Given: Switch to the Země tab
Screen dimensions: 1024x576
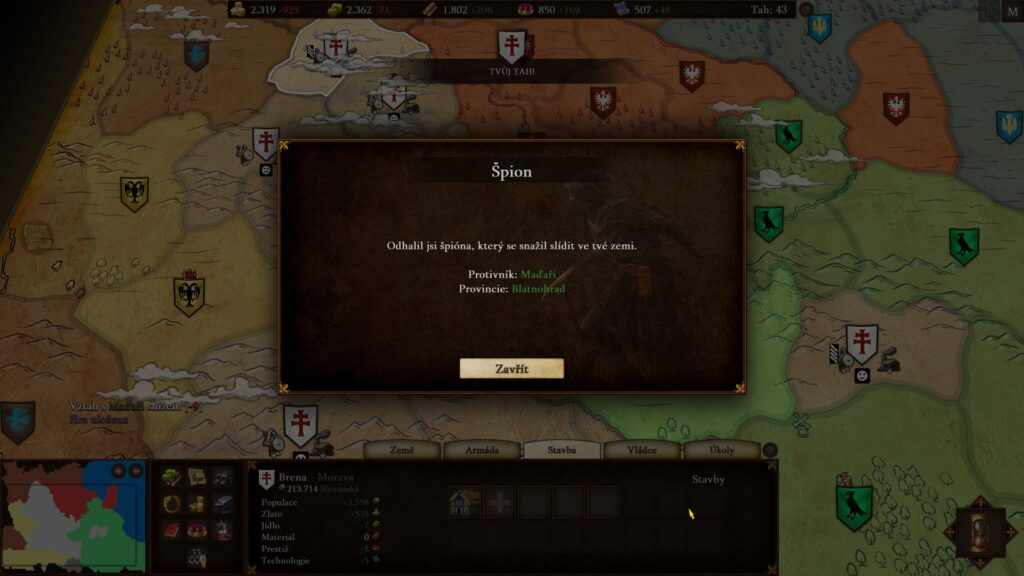Looking at the screenshot, I should [402, 450].
